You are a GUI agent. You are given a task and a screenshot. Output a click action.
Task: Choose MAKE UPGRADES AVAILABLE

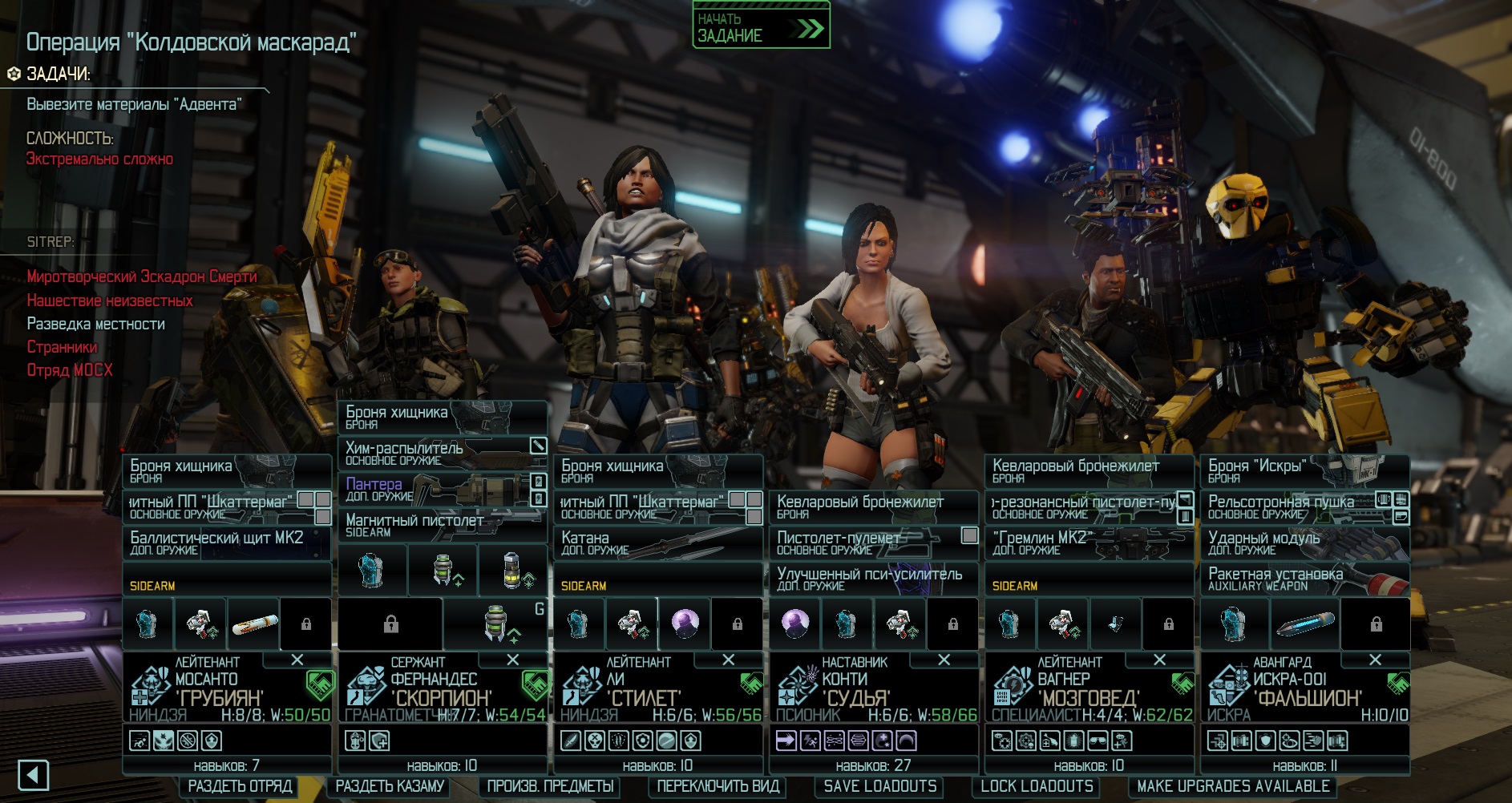[x=1233, y=786]
